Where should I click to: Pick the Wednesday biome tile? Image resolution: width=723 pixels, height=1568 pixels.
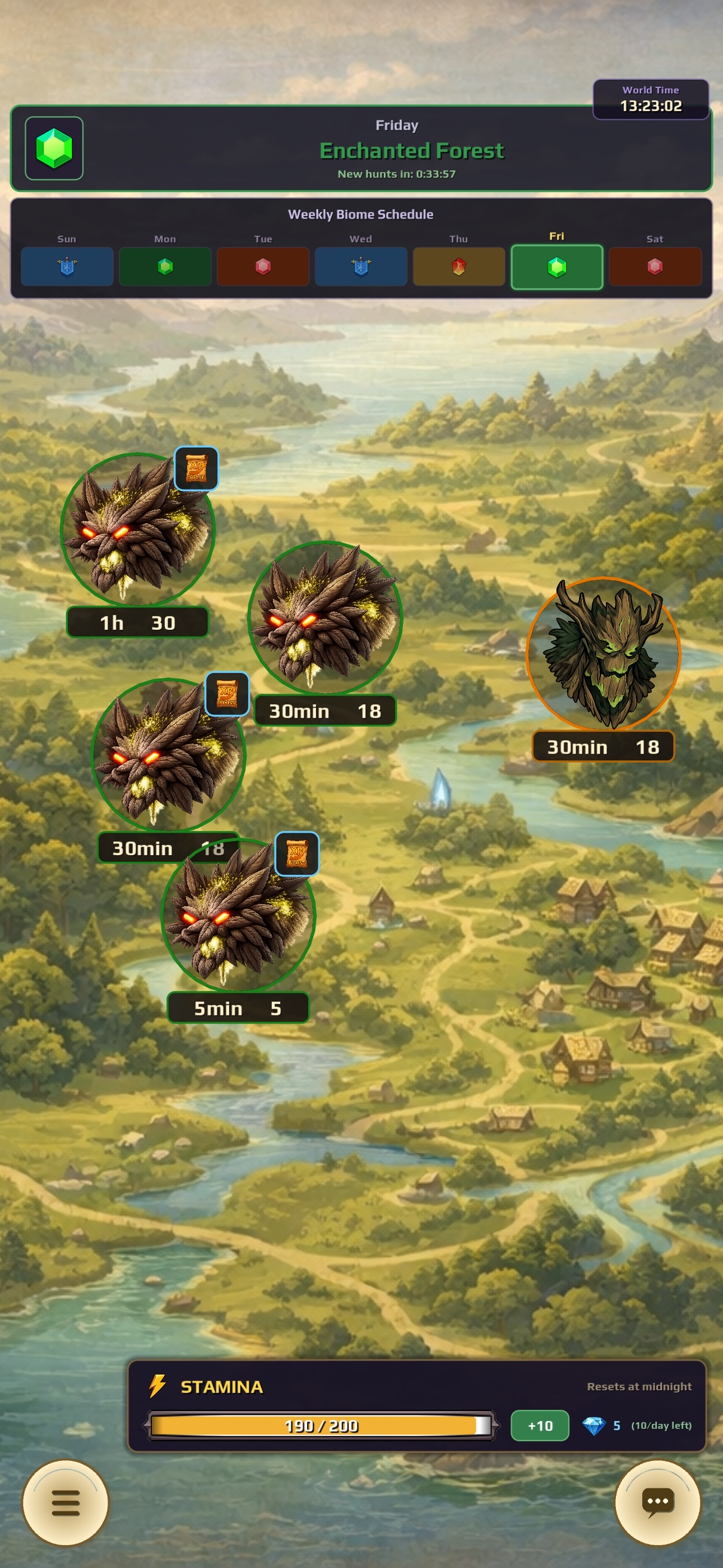(x=361, y=266)
